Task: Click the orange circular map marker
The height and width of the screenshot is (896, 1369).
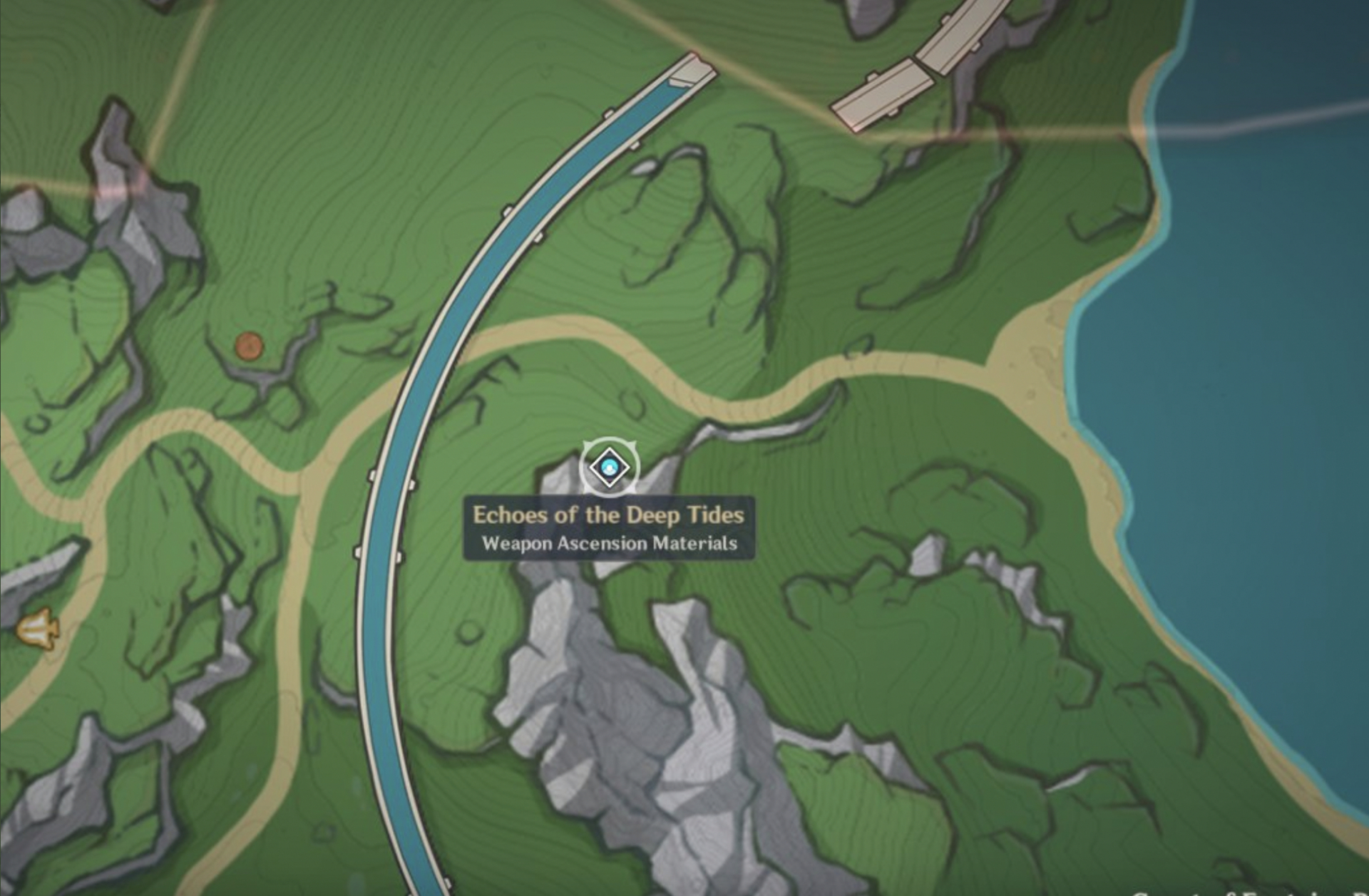Action: (x=249, y=347)
